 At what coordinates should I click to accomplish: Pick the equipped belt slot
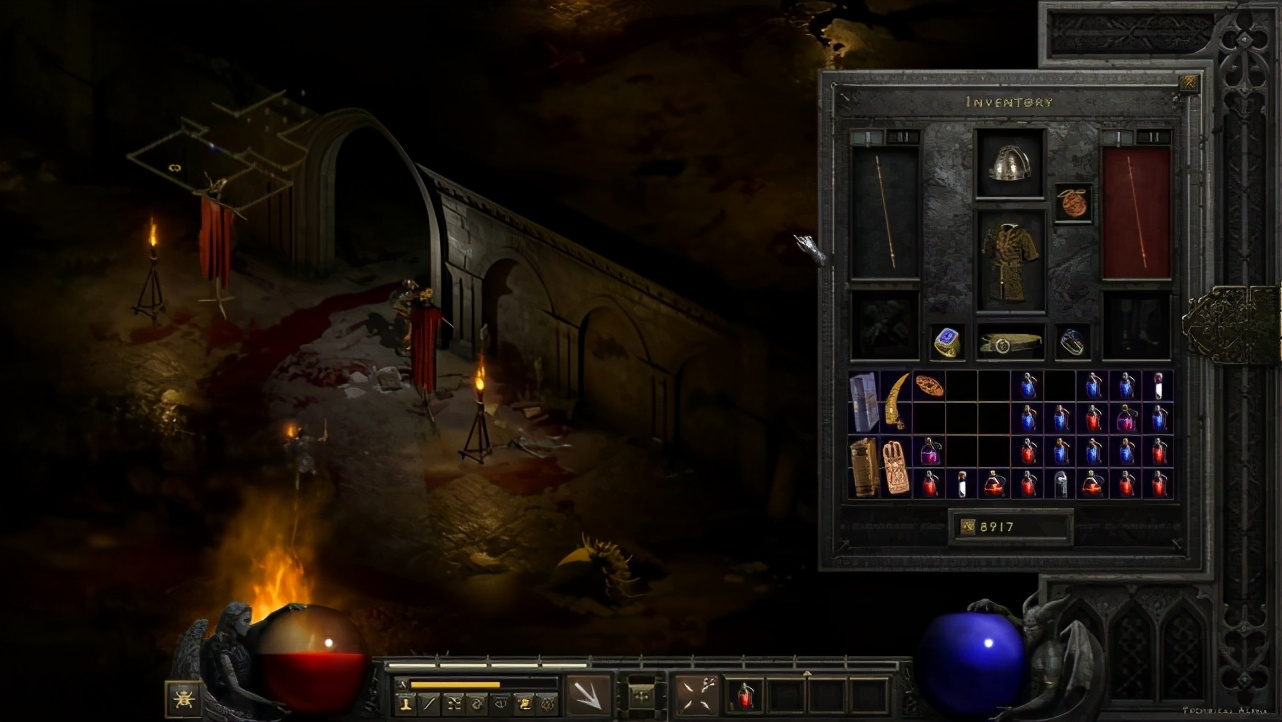point(1010,342)
